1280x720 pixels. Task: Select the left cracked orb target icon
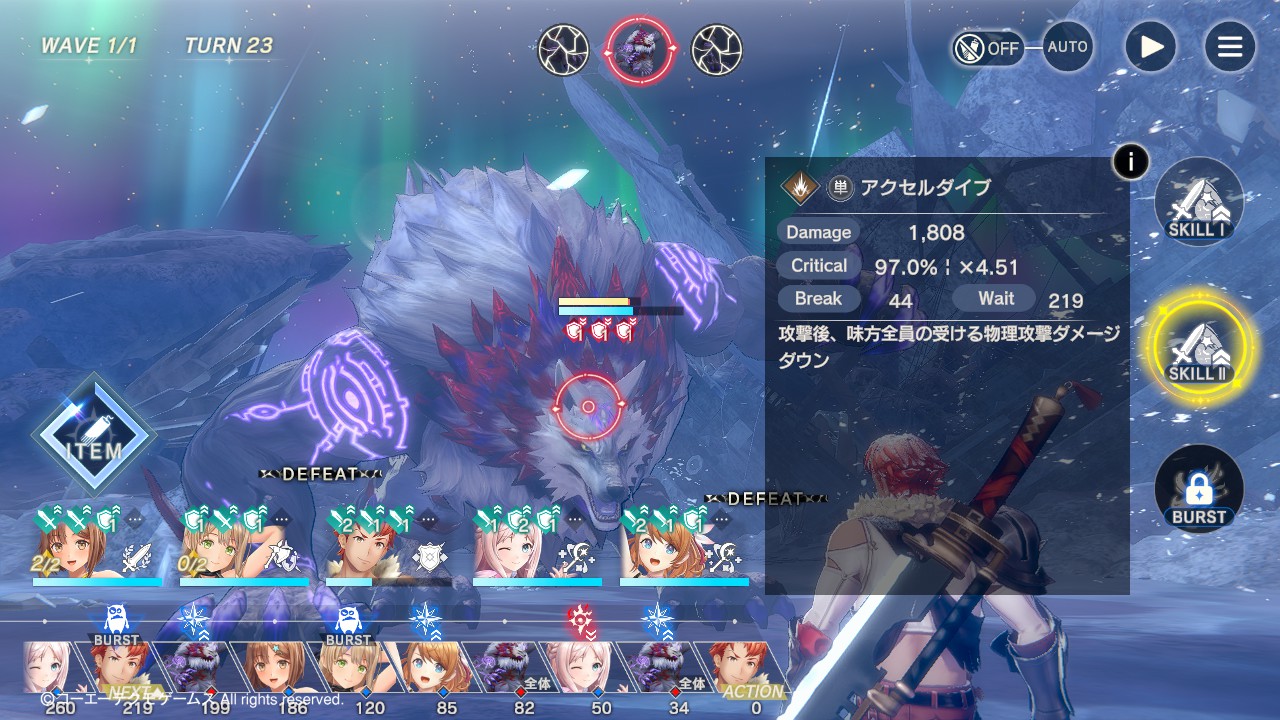coord(563,50)
